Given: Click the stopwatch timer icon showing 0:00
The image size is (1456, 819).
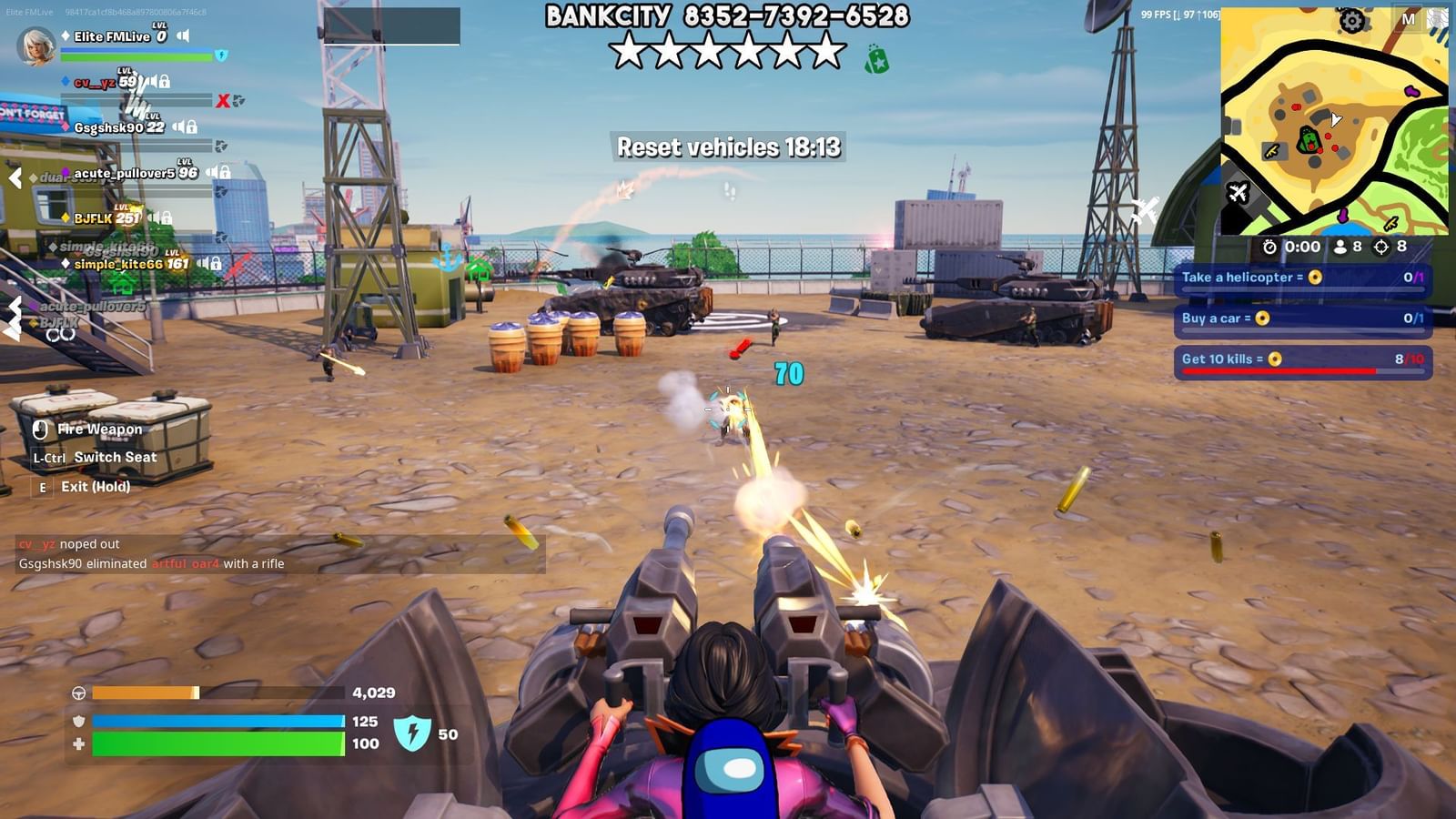Looking at the screenshot, I should [x=1268, y=248].
